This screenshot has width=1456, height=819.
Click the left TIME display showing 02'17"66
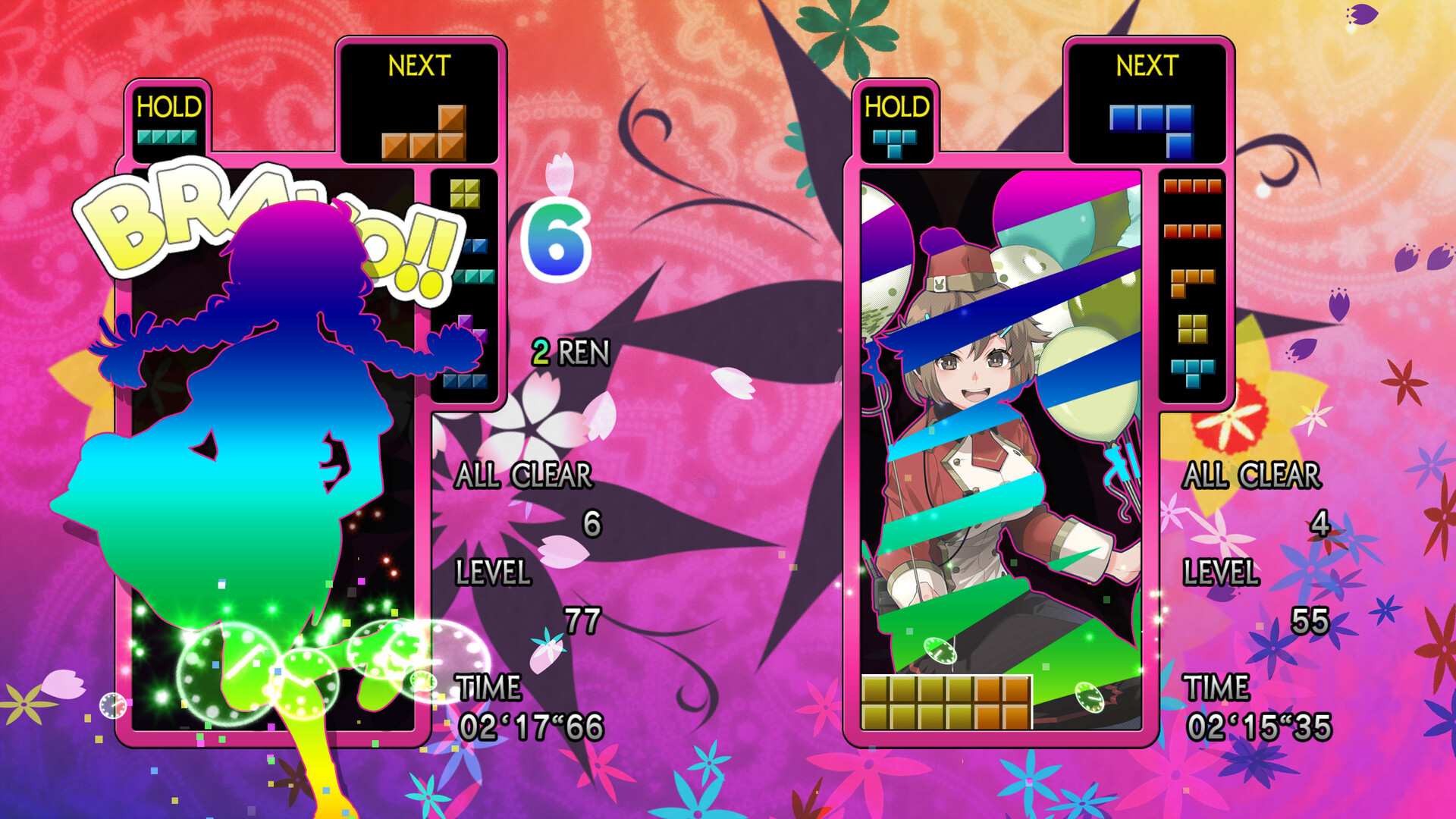pos(532,726)
